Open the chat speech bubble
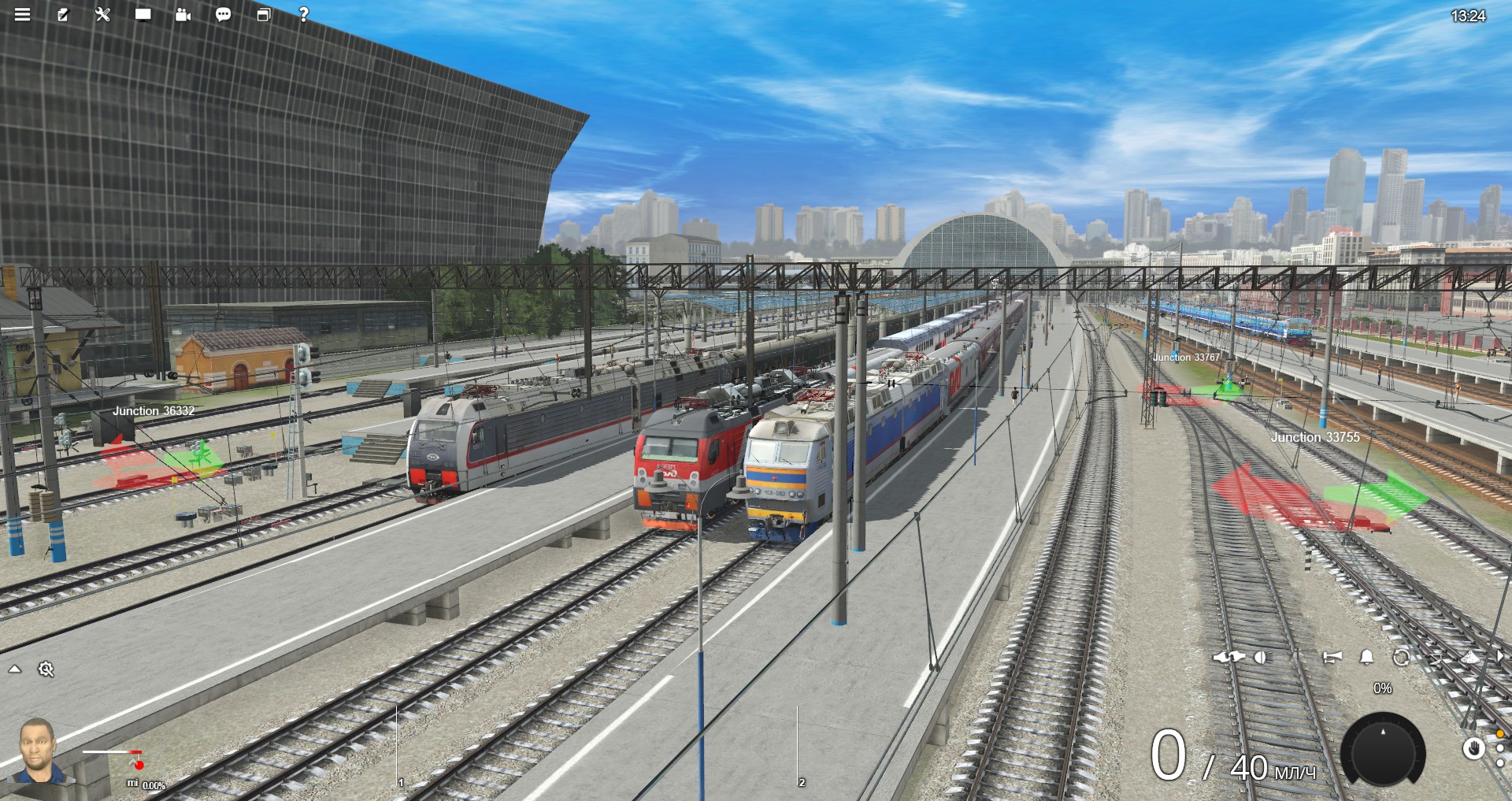 click(223, 14)
